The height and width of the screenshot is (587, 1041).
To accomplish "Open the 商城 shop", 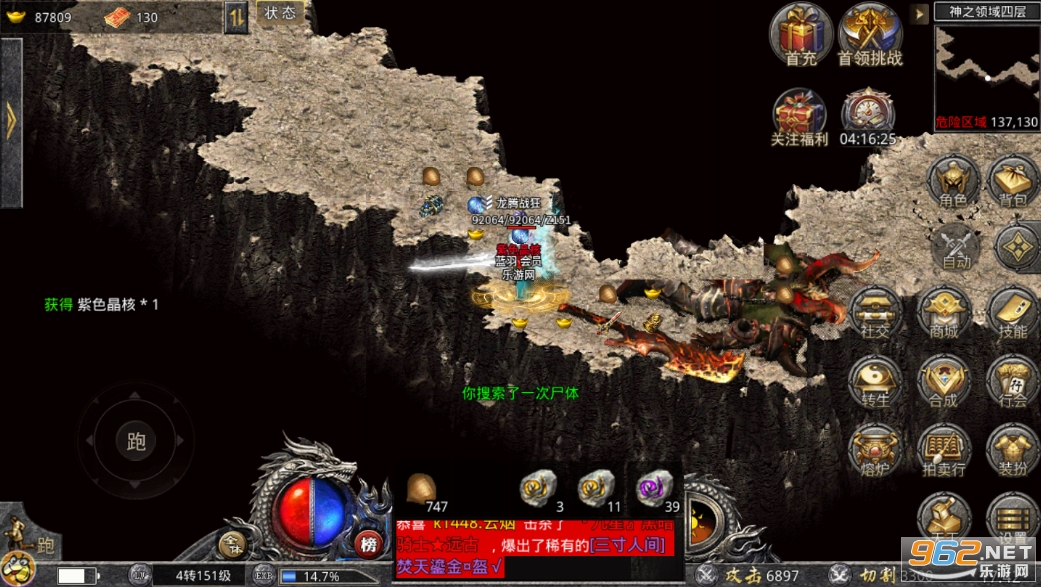I will tap(943, 312).
